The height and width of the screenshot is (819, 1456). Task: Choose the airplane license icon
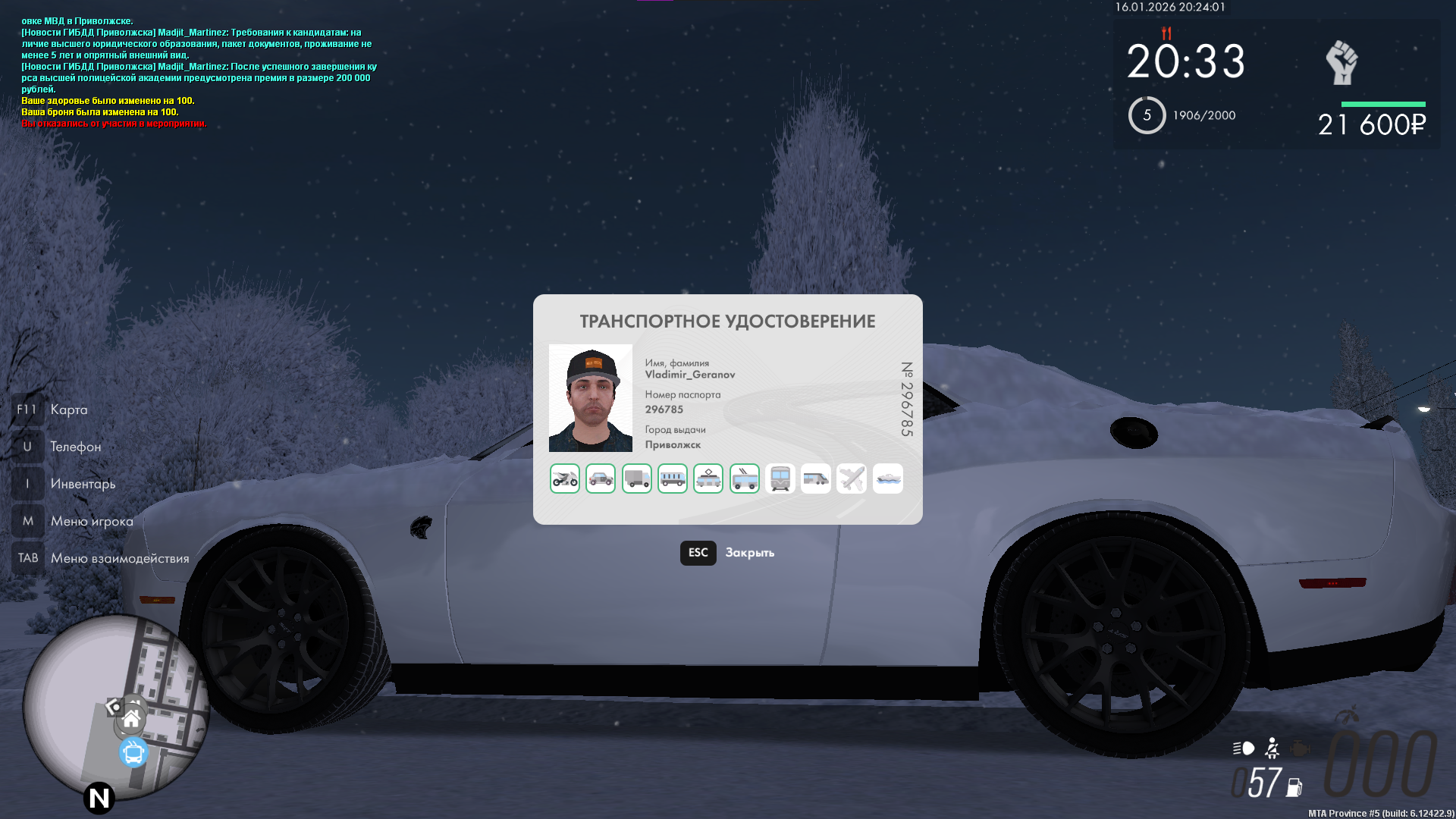click(x=852, y=479)
